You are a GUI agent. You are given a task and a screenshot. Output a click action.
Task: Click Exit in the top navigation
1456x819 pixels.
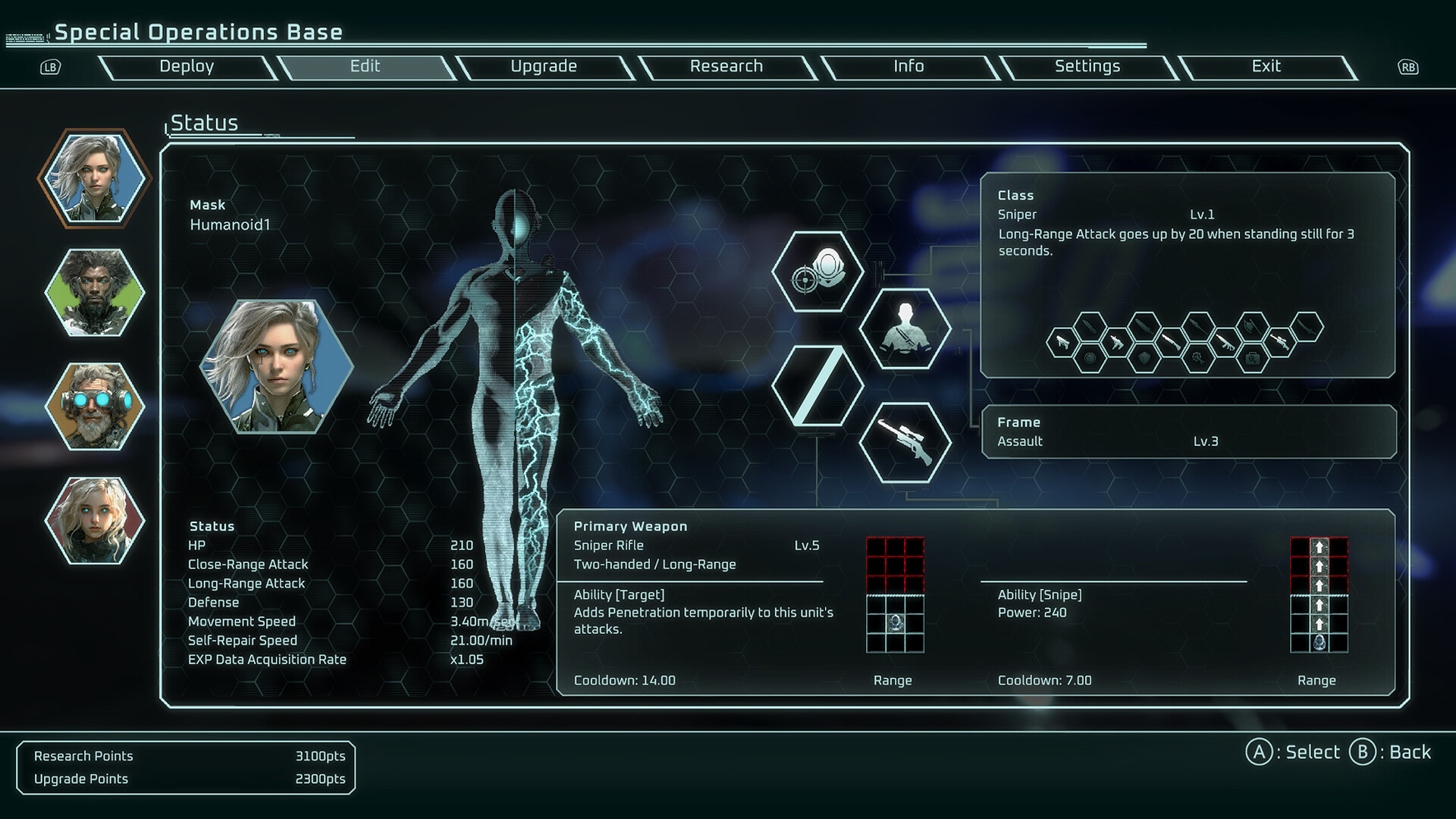pyautogui.click(x=1266, y=67)
